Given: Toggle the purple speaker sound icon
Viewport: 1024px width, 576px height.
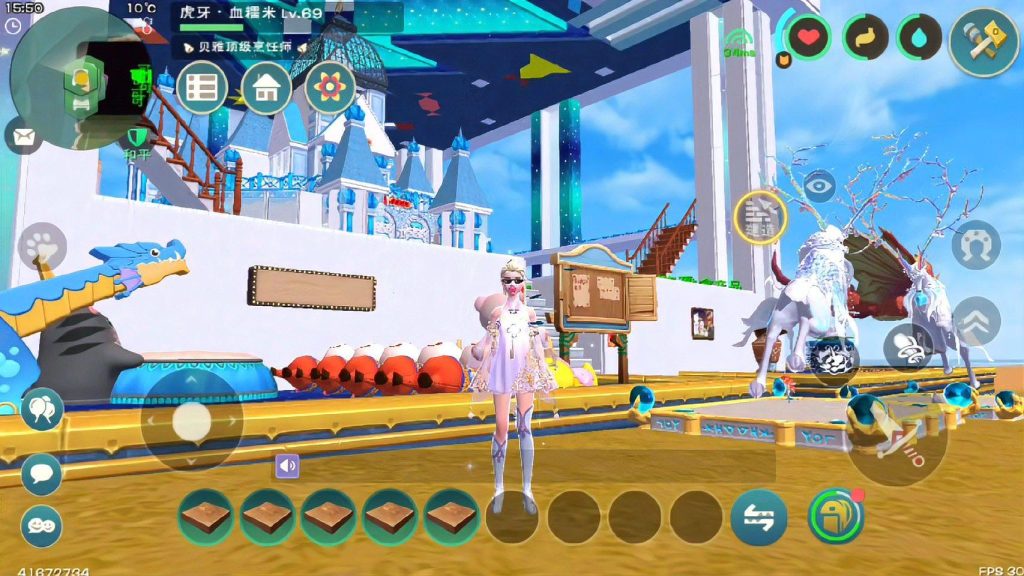Looking at the screenshot, I should coord(287,465).
